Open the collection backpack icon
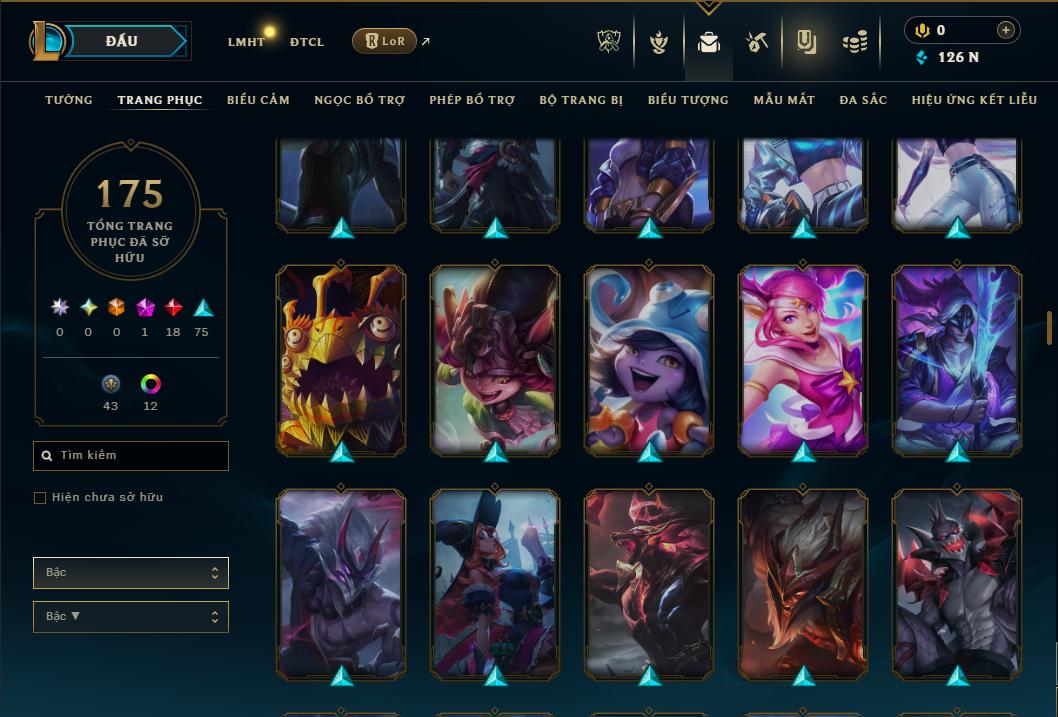Viewport: 1058px width, 717px height. (x=709, y=42)
